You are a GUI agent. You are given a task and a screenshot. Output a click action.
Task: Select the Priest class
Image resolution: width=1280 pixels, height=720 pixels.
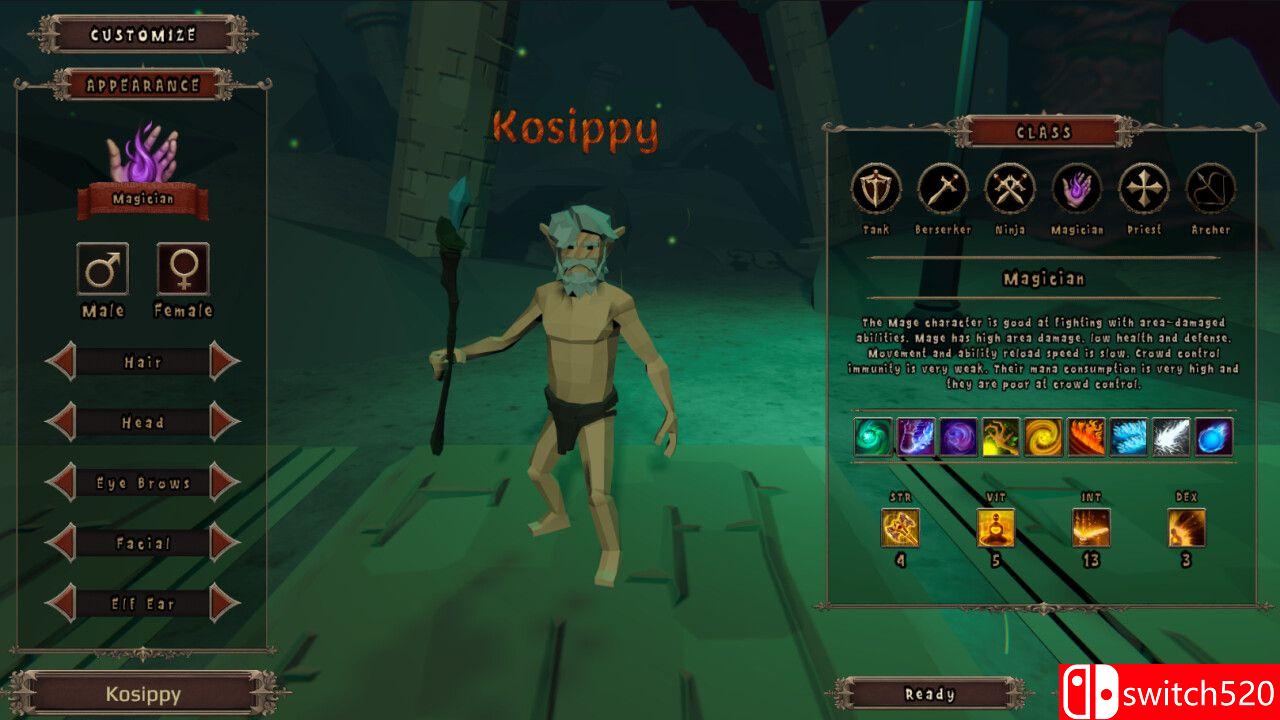pyautogui.click(x=1144, y=189)
